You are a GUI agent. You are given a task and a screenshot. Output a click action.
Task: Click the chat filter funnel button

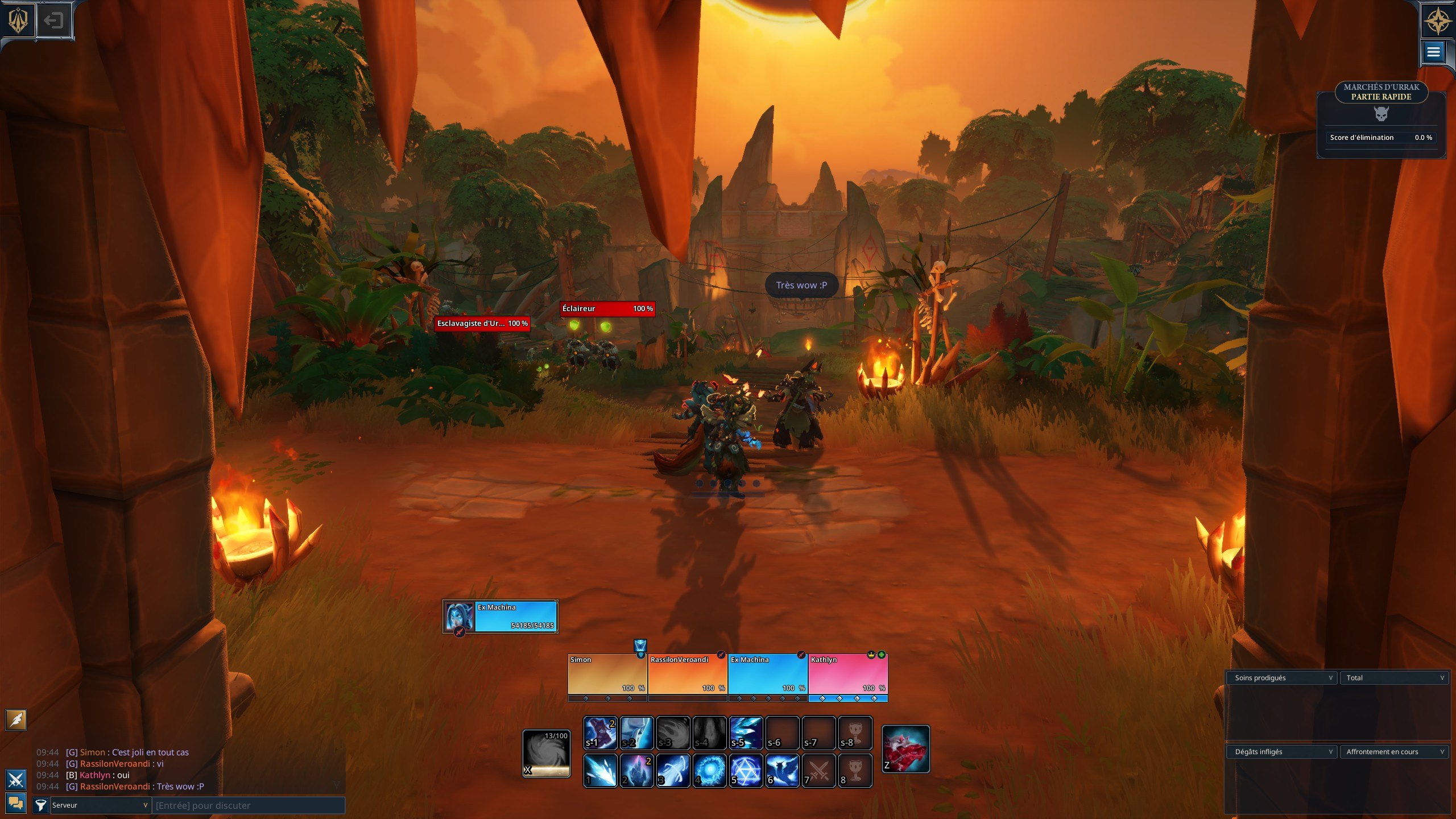(x=40, y=805)
